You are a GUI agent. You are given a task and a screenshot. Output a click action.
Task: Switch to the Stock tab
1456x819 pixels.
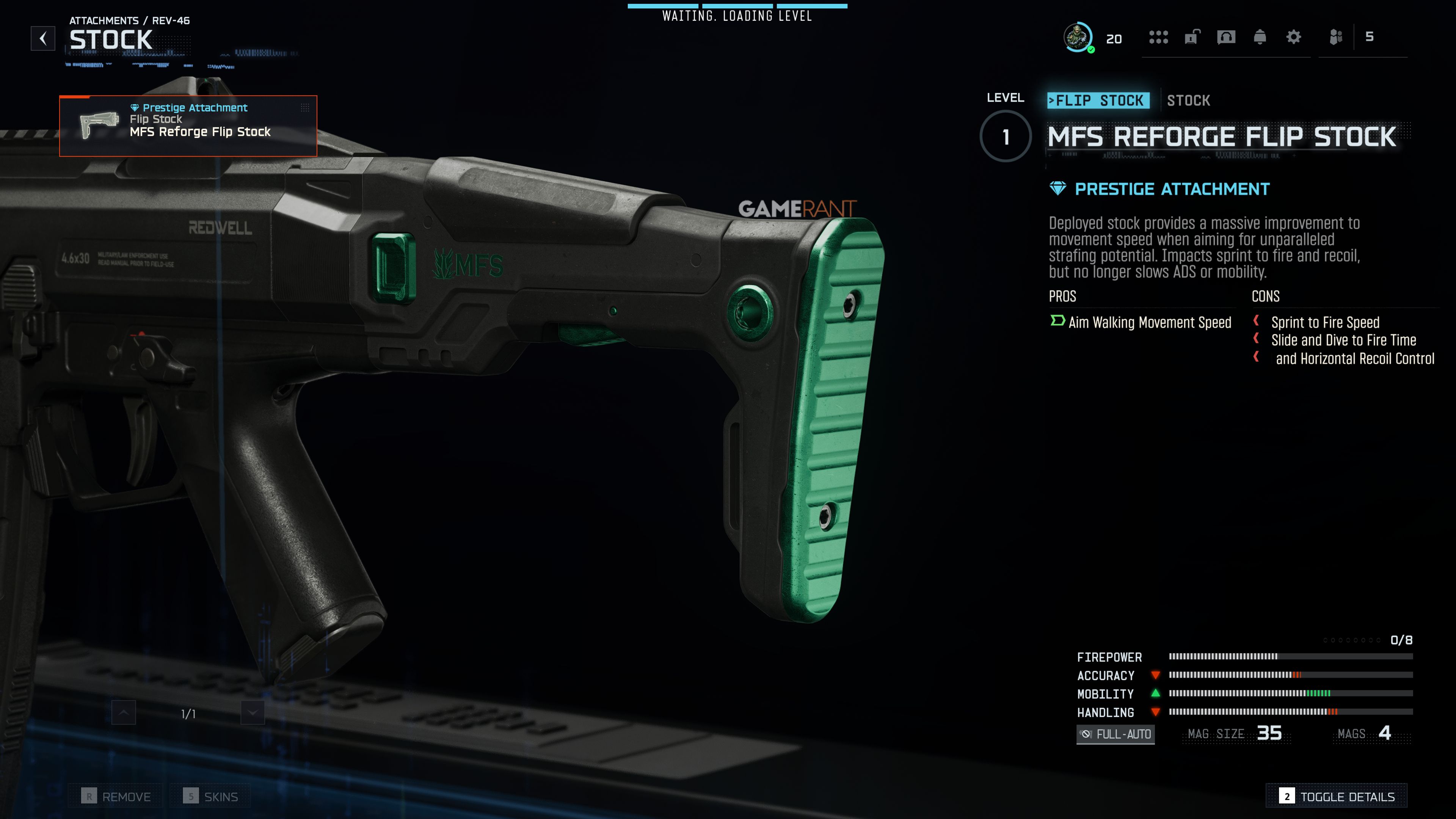(x=1188, y=100)
